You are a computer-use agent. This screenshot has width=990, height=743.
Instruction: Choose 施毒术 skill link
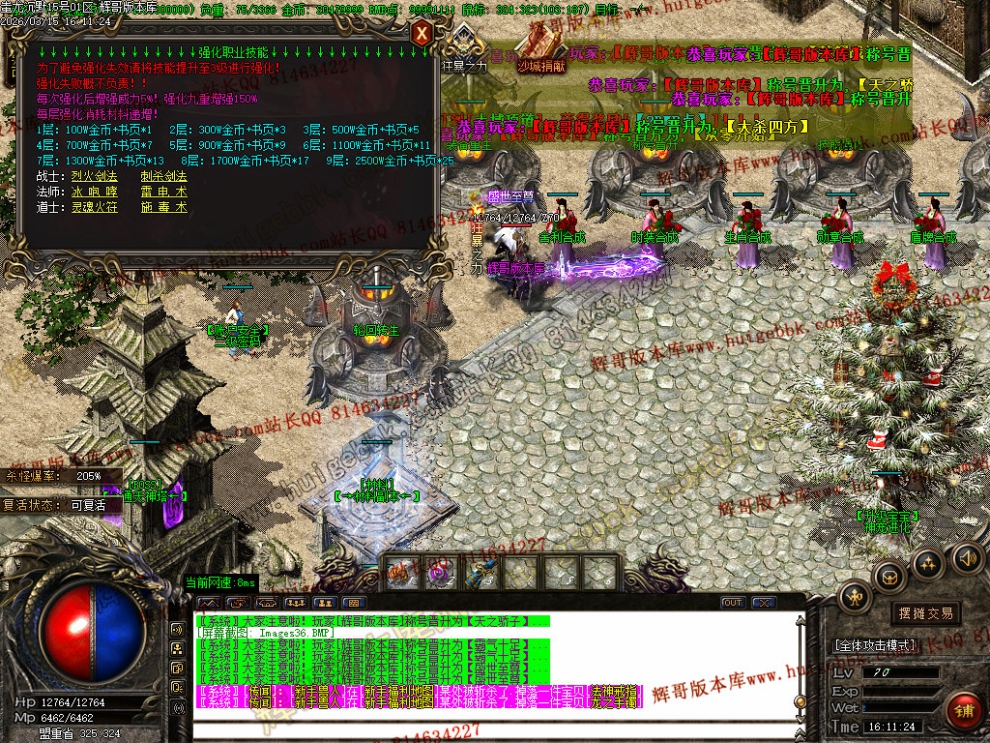(164, 208)
